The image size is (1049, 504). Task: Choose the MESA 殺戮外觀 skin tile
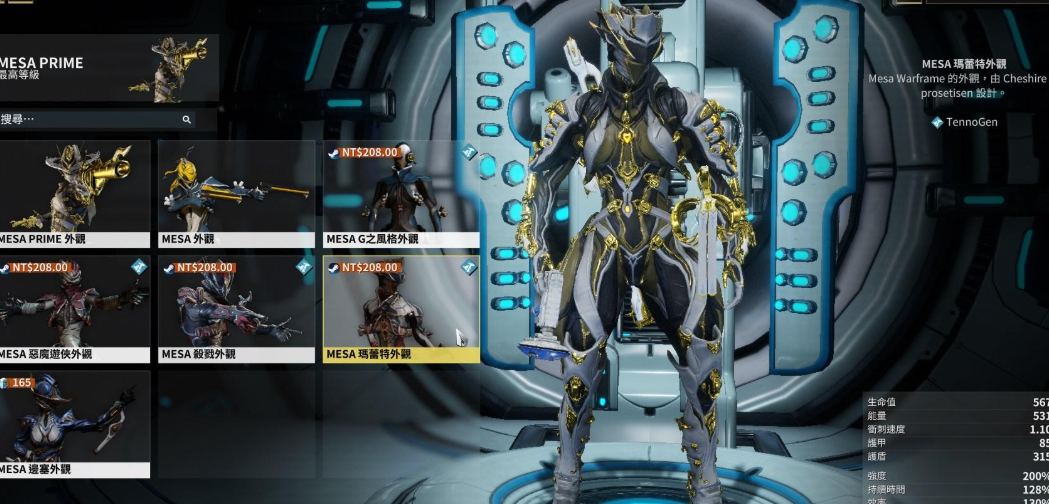tap(236, 308)
